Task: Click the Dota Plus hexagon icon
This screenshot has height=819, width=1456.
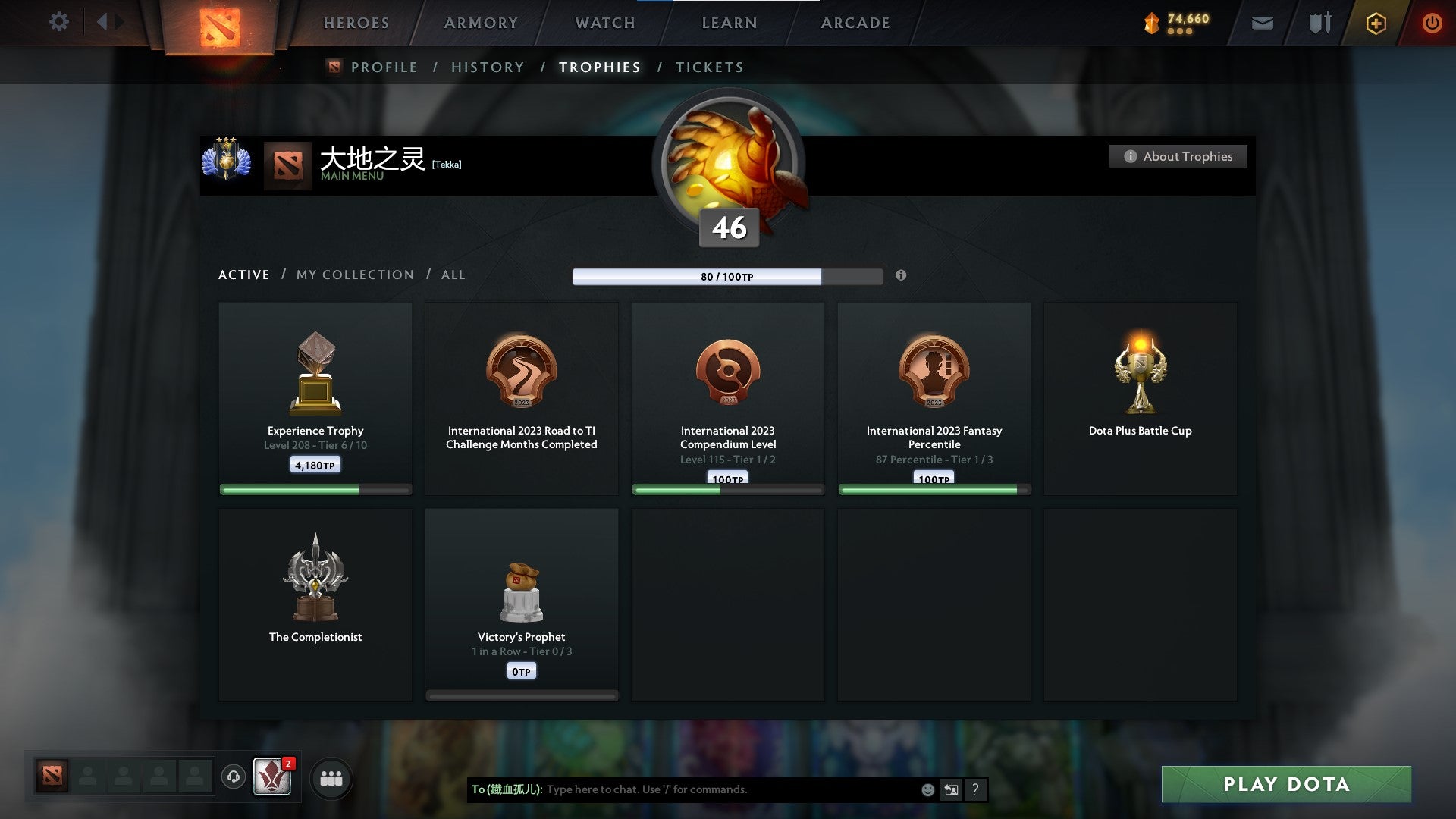Action: tap(1375, 23)
